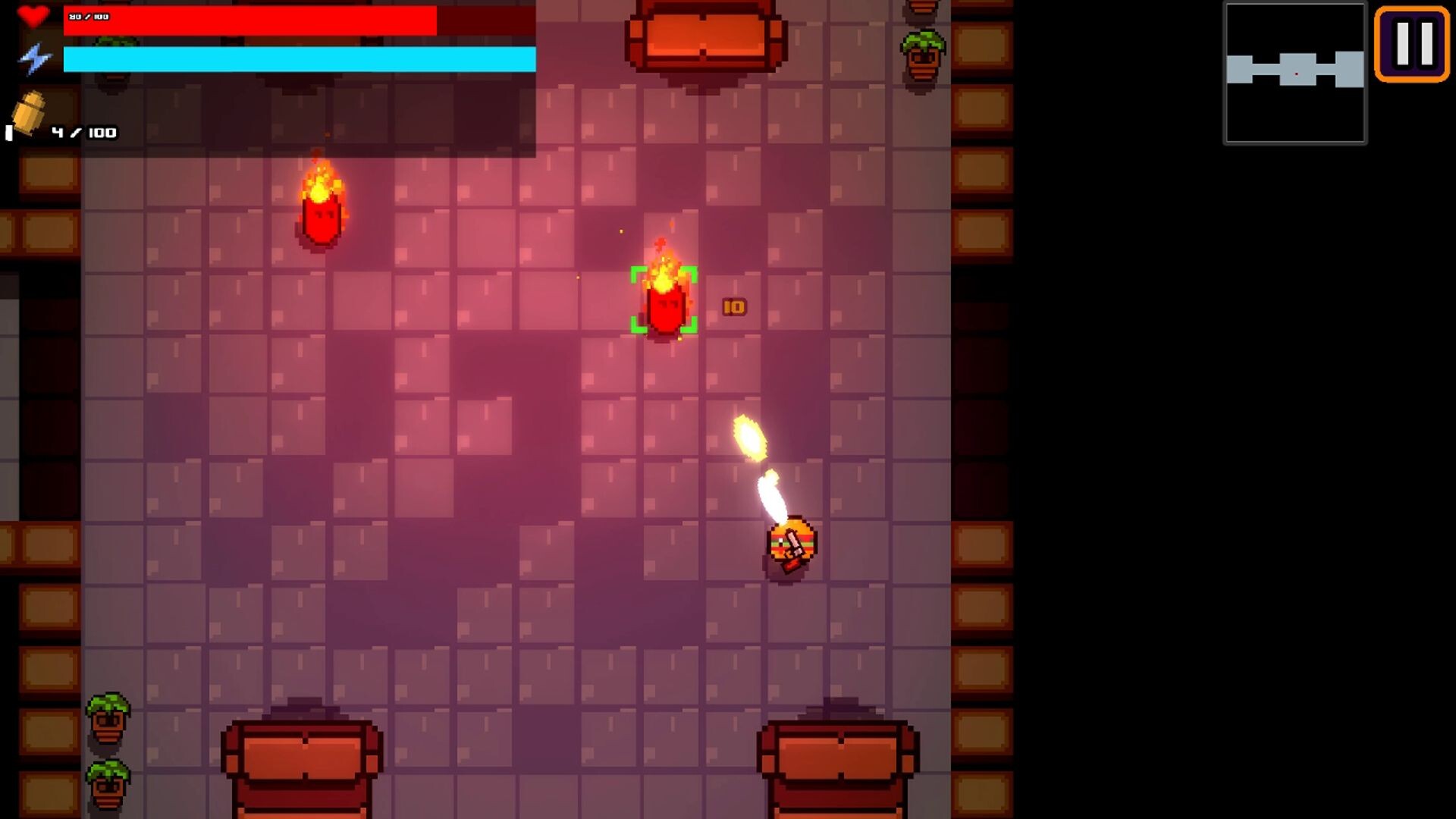Click the 4 / 100 ammo counter
Image resolution: width=1456 pixels, height=819 pixels.
pos(82,131)
